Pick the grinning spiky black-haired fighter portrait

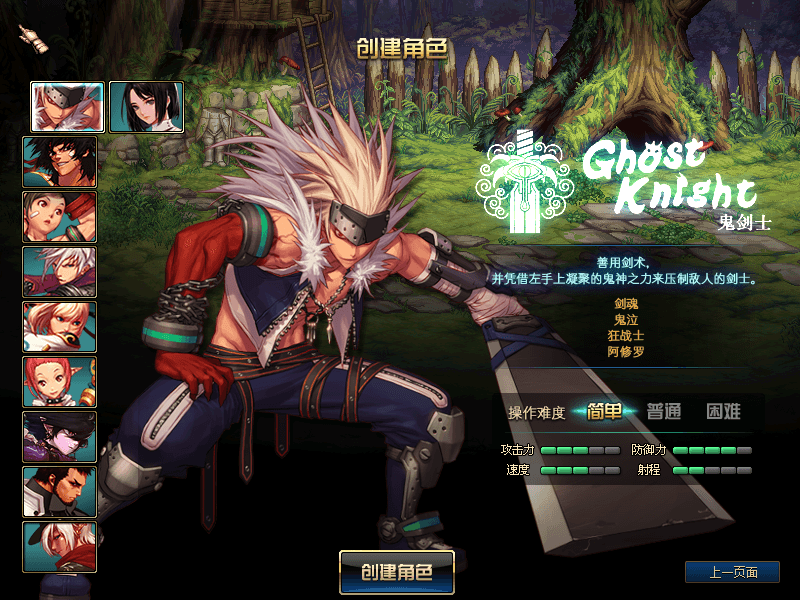[60, 162]
